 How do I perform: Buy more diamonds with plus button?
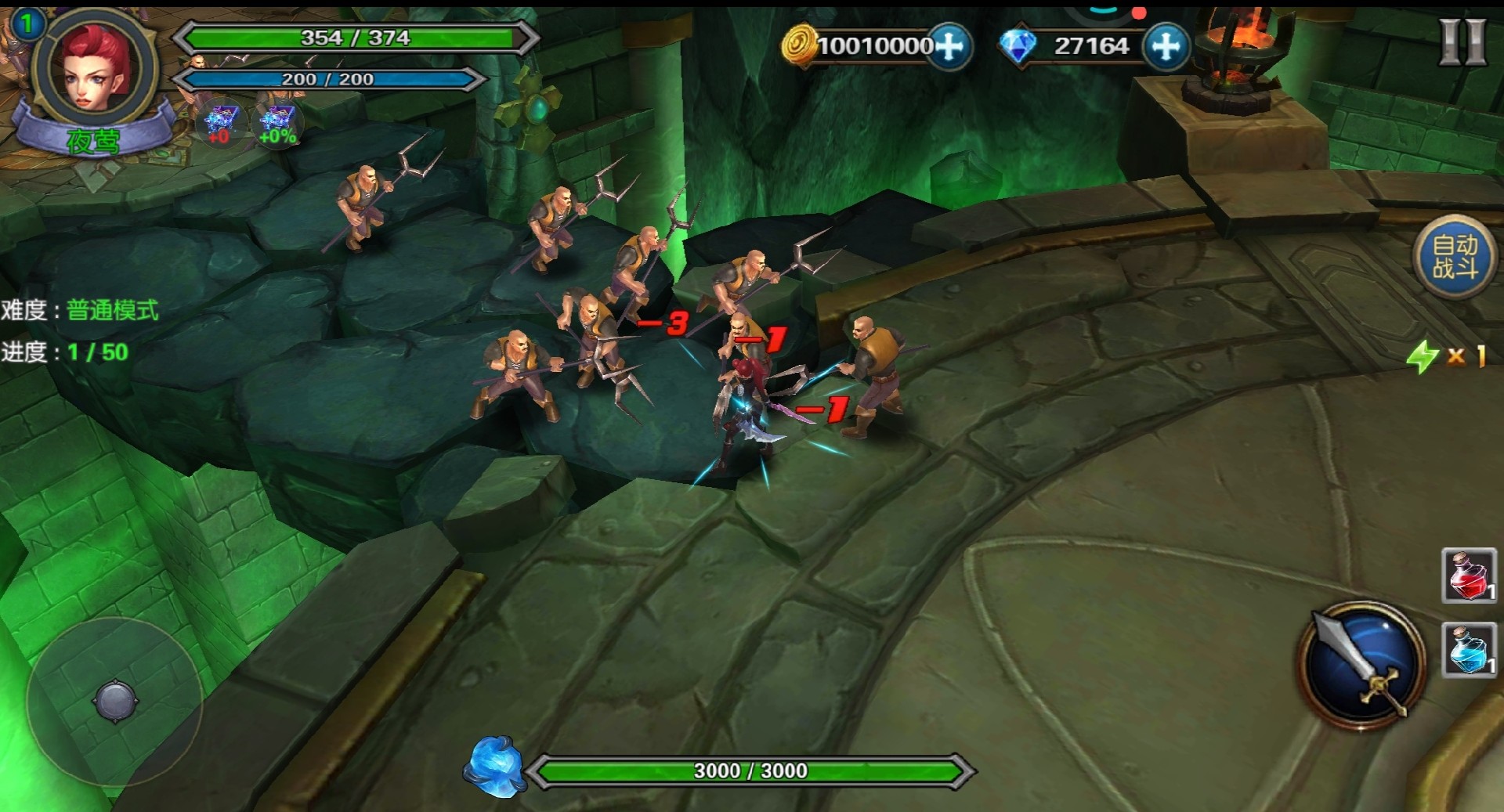point(1166,46)
